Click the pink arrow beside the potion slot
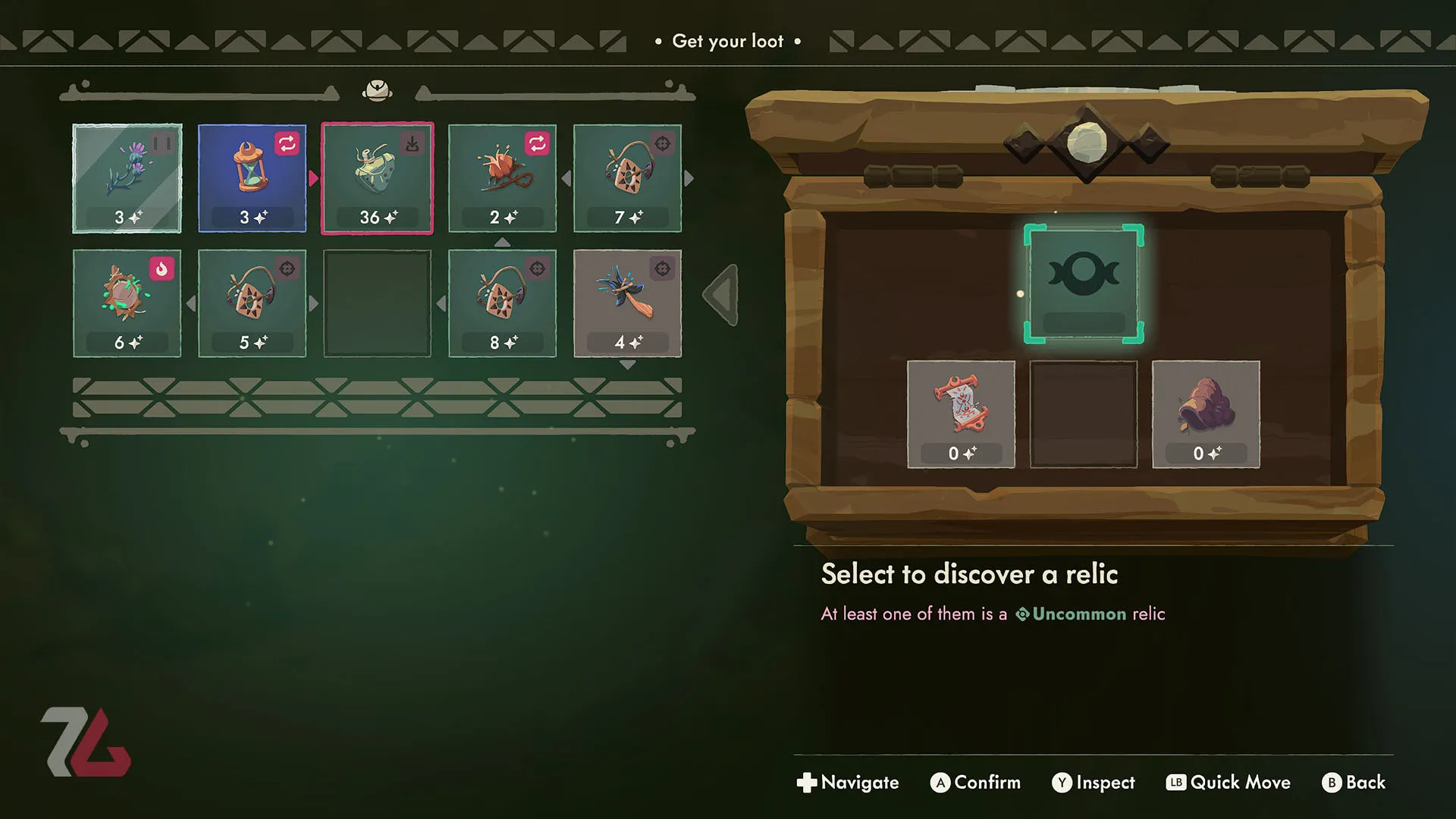1456x819 pixels. click(x=314, y=178)
